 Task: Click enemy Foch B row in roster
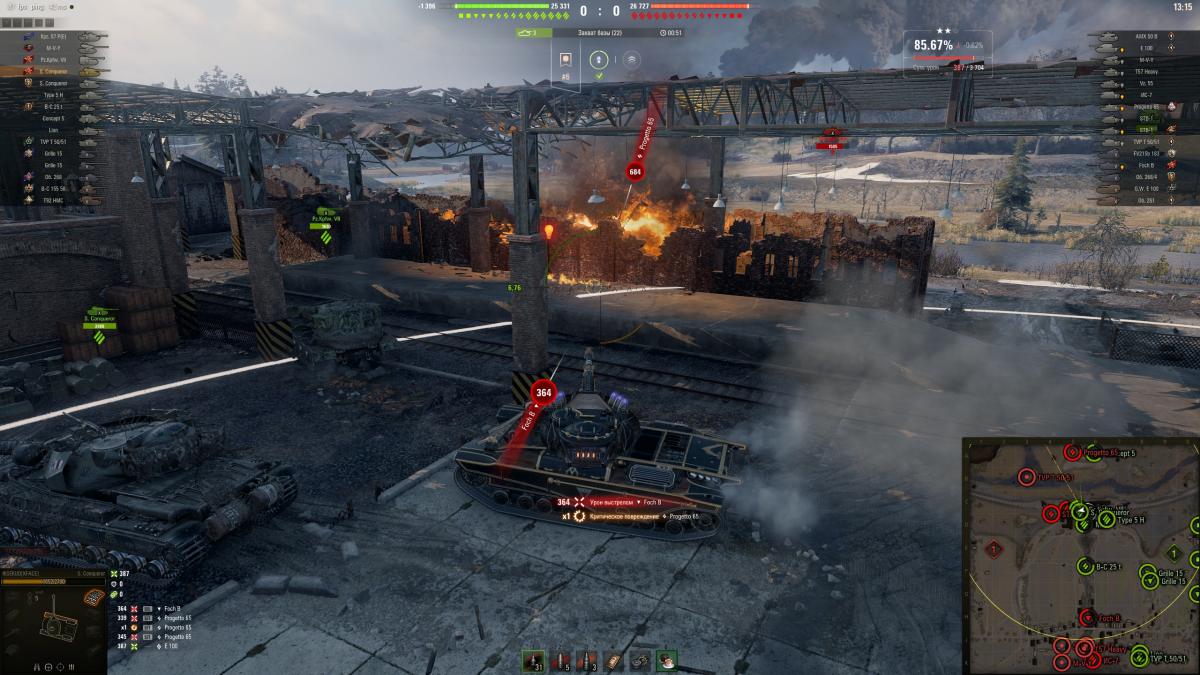(x=1145, y=164)
